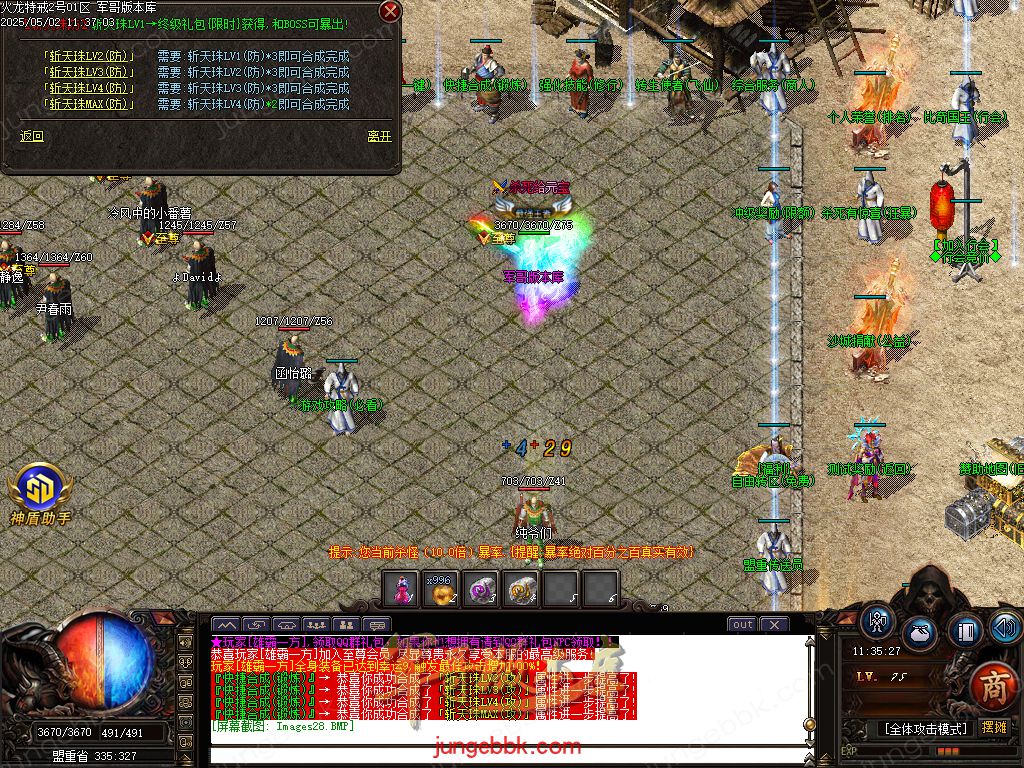
Task: Select the 斩天珠LV2(防) synthesis option
Action: [88, 57]
